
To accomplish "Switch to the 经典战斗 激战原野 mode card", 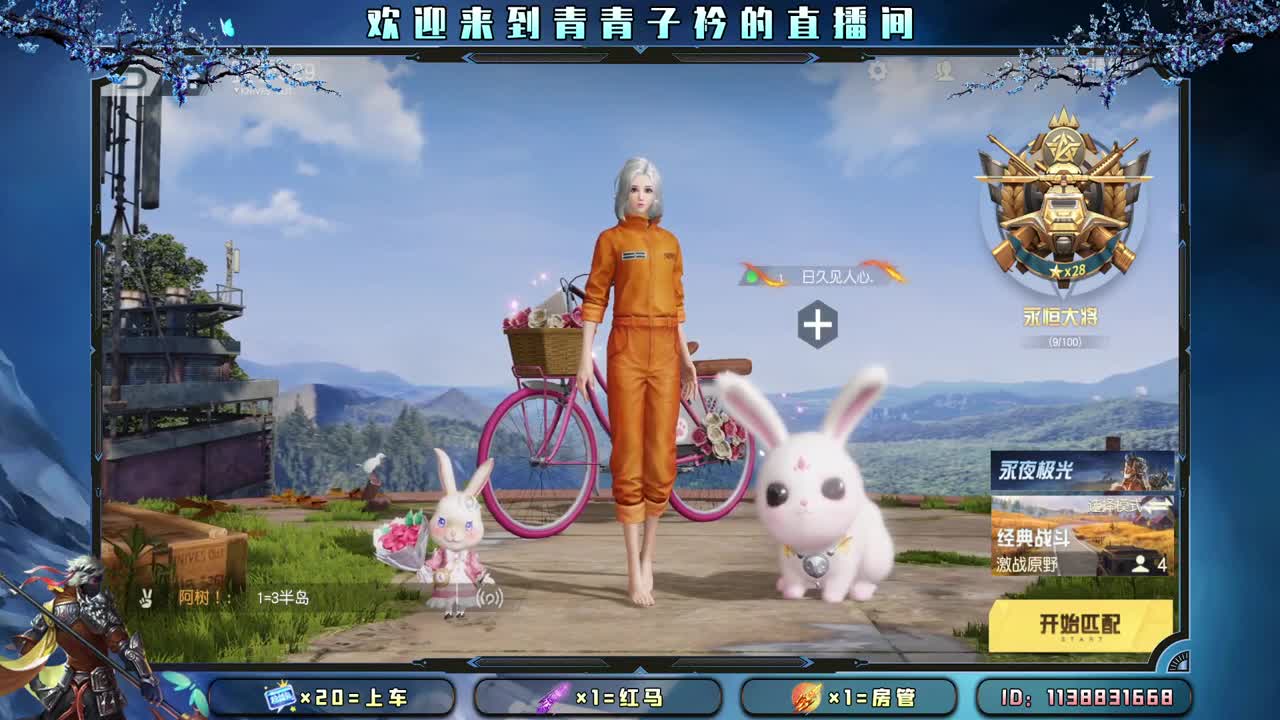I will (1070, 545).
